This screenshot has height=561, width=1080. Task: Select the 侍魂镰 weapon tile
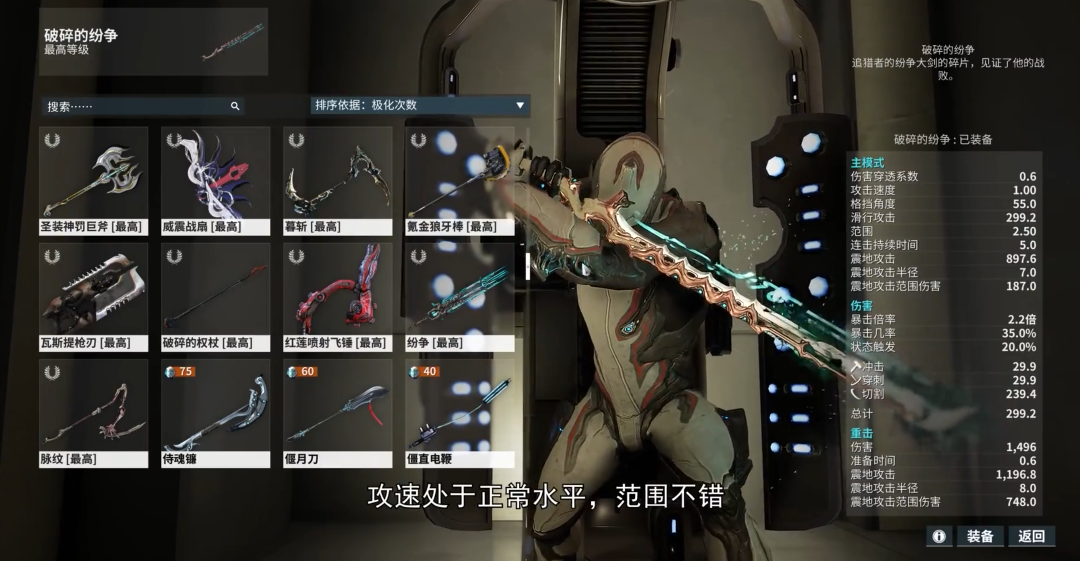click(216, 413)
